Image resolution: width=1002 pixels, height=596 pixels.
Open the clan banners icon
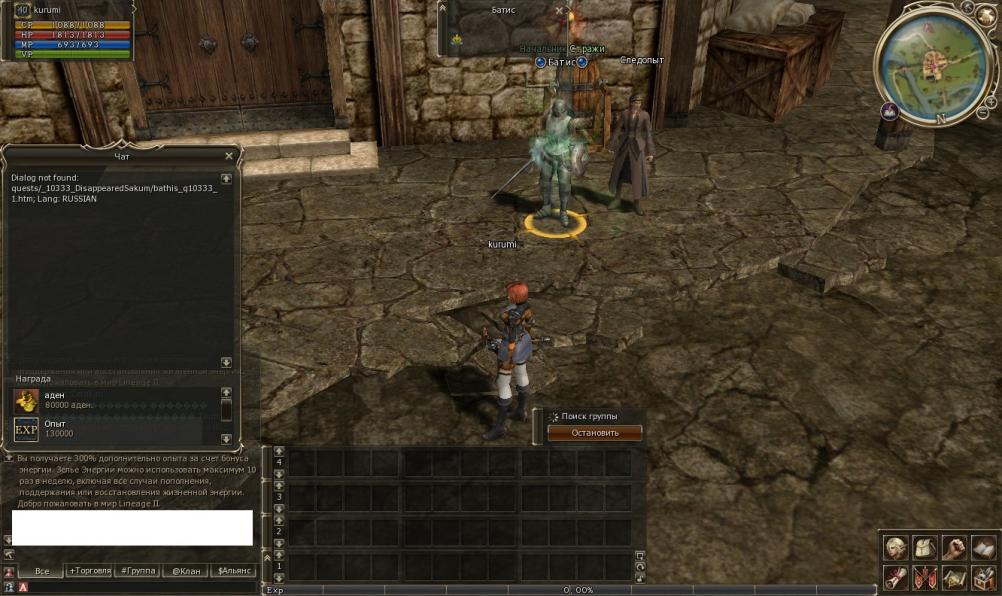(x=925, y=577)
